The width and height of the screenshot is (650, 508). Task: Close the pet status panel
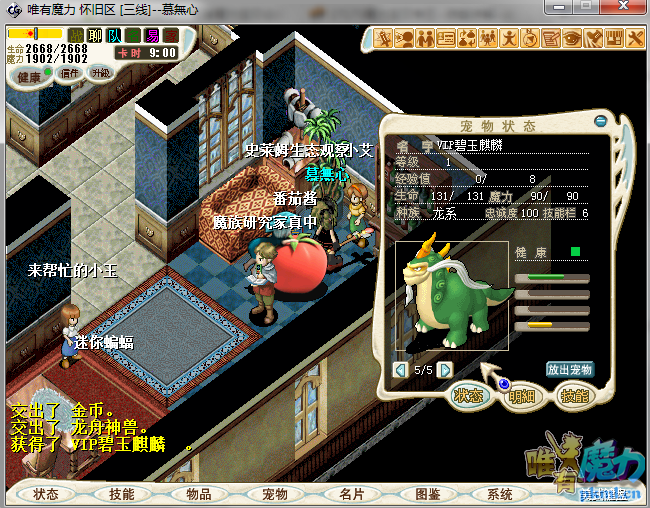[x=600, y=120]
